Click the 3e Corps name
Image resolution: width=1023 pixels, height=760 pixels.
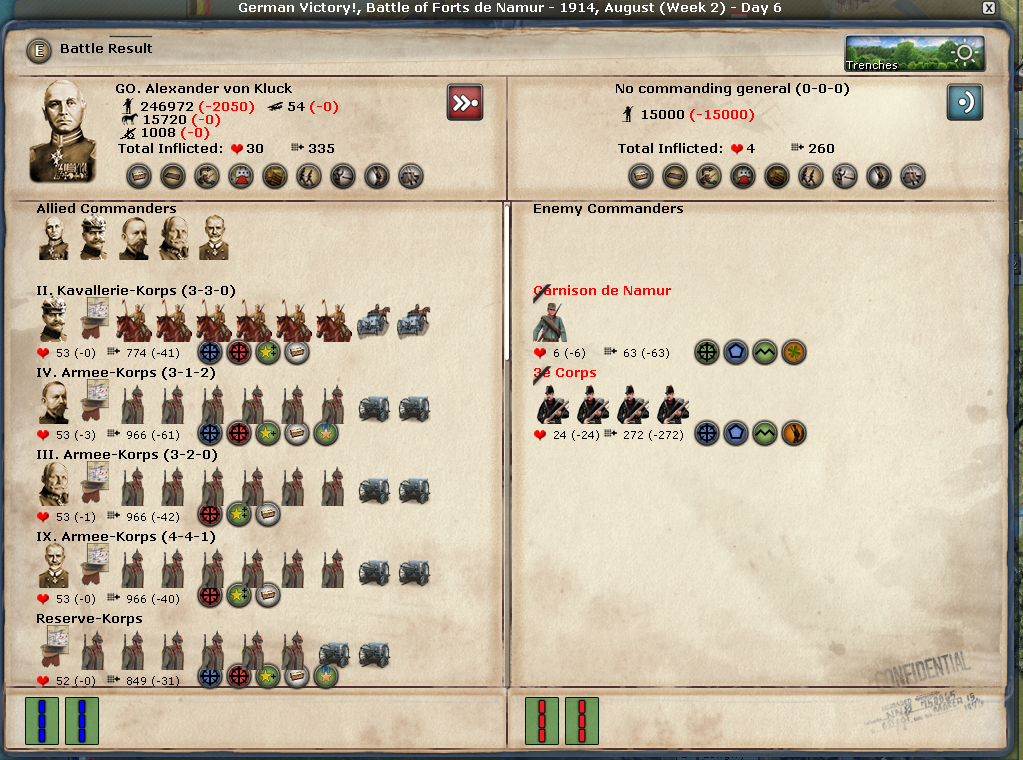[565, 373]
